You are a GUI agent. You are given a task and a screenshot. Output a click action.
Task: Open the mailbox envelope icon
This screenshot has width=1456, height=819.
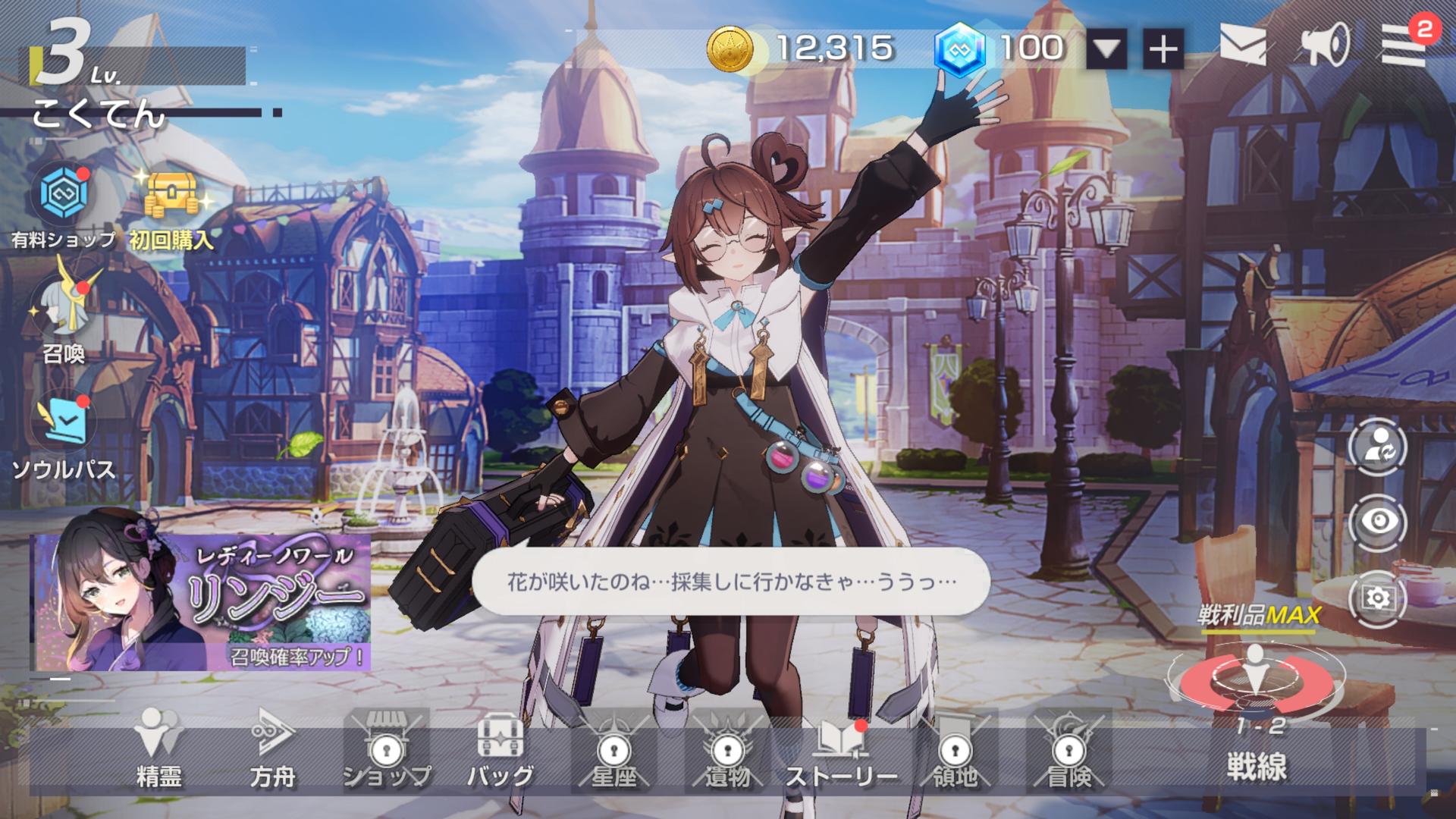(1242, 45)
